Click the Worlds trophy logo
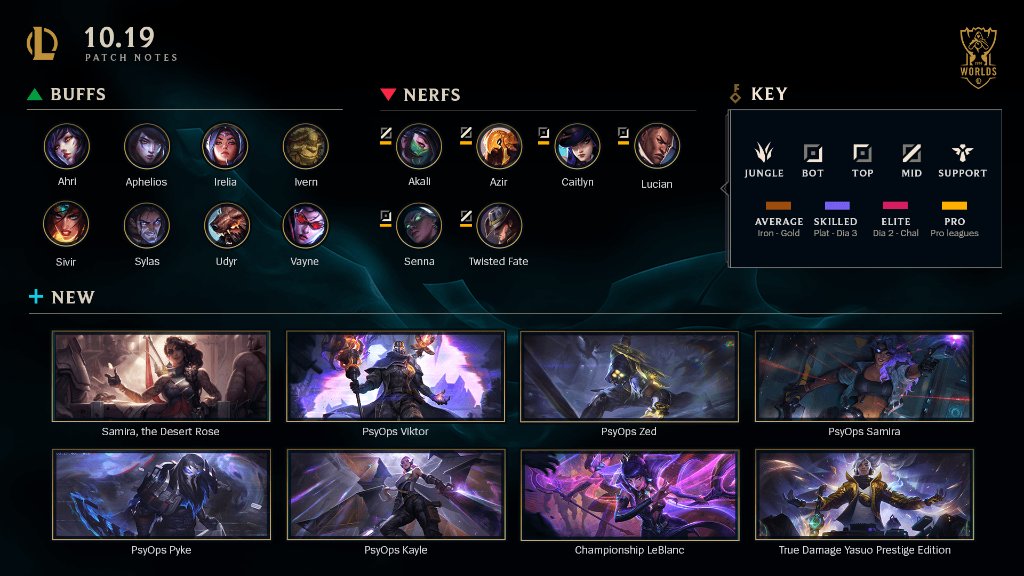Viewport: 1024px width, 576px height. 977,56
